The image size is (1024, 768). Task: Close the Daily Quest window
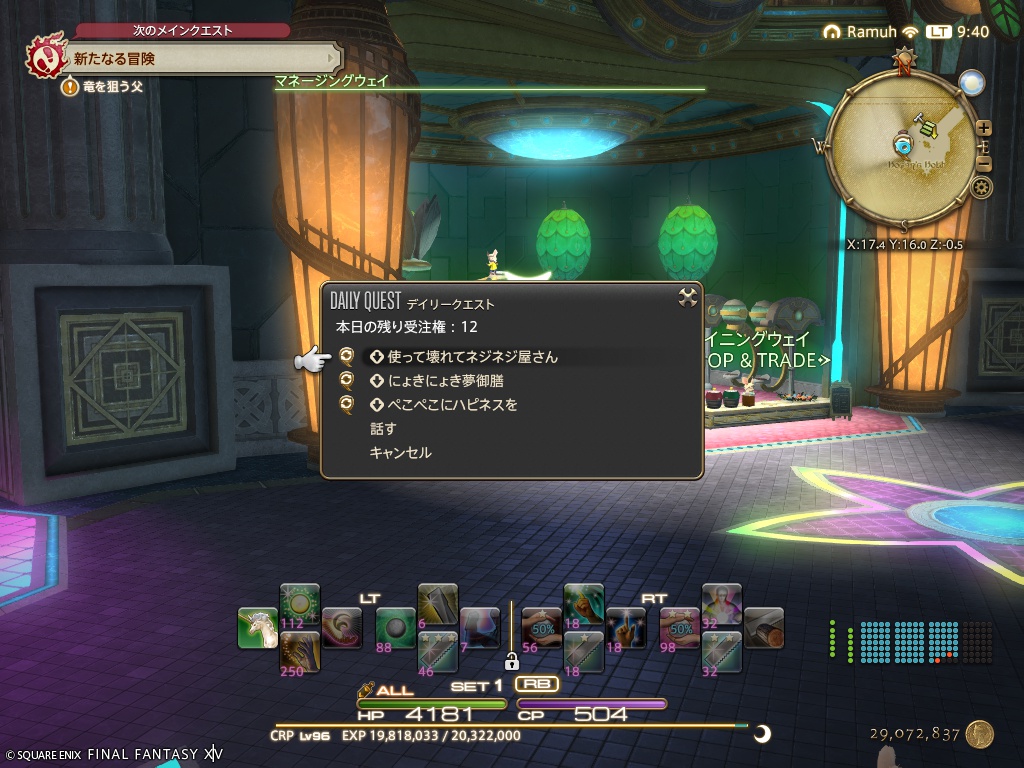point(687,296)
